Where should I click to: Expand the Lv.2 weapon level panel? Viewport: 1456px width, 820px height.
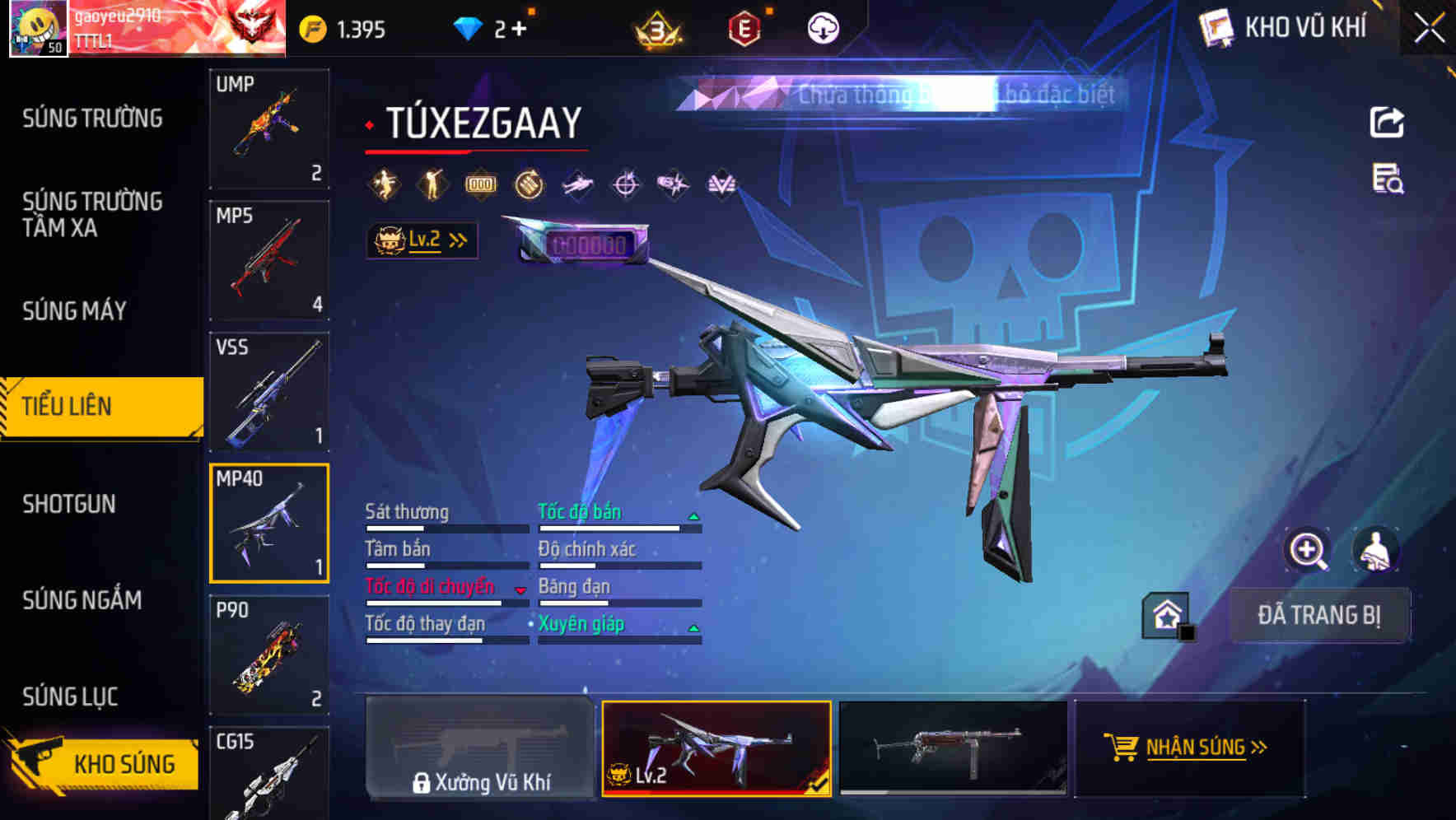click(422, 240)
